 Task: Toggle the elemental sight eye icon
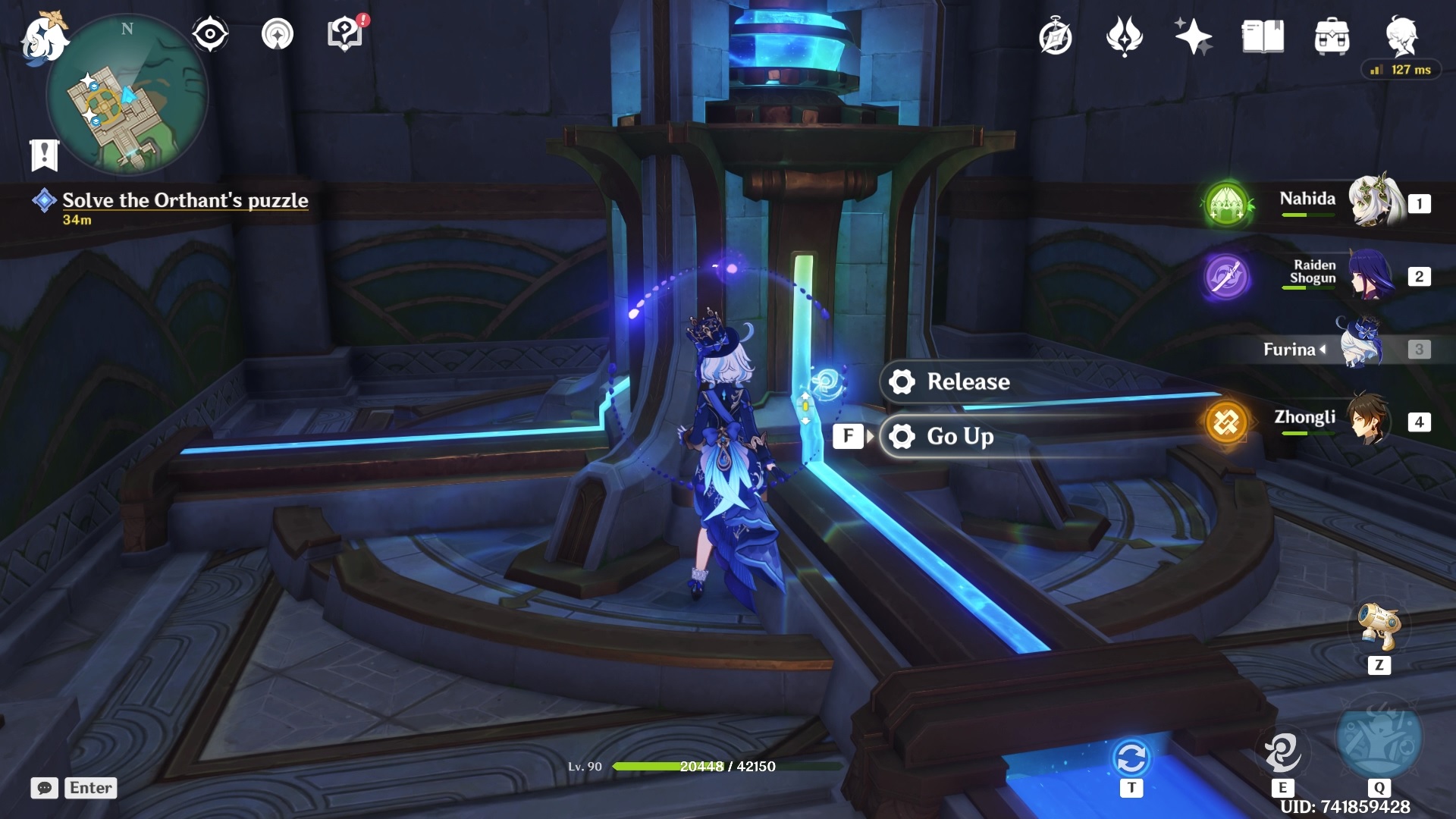point(210,34)
